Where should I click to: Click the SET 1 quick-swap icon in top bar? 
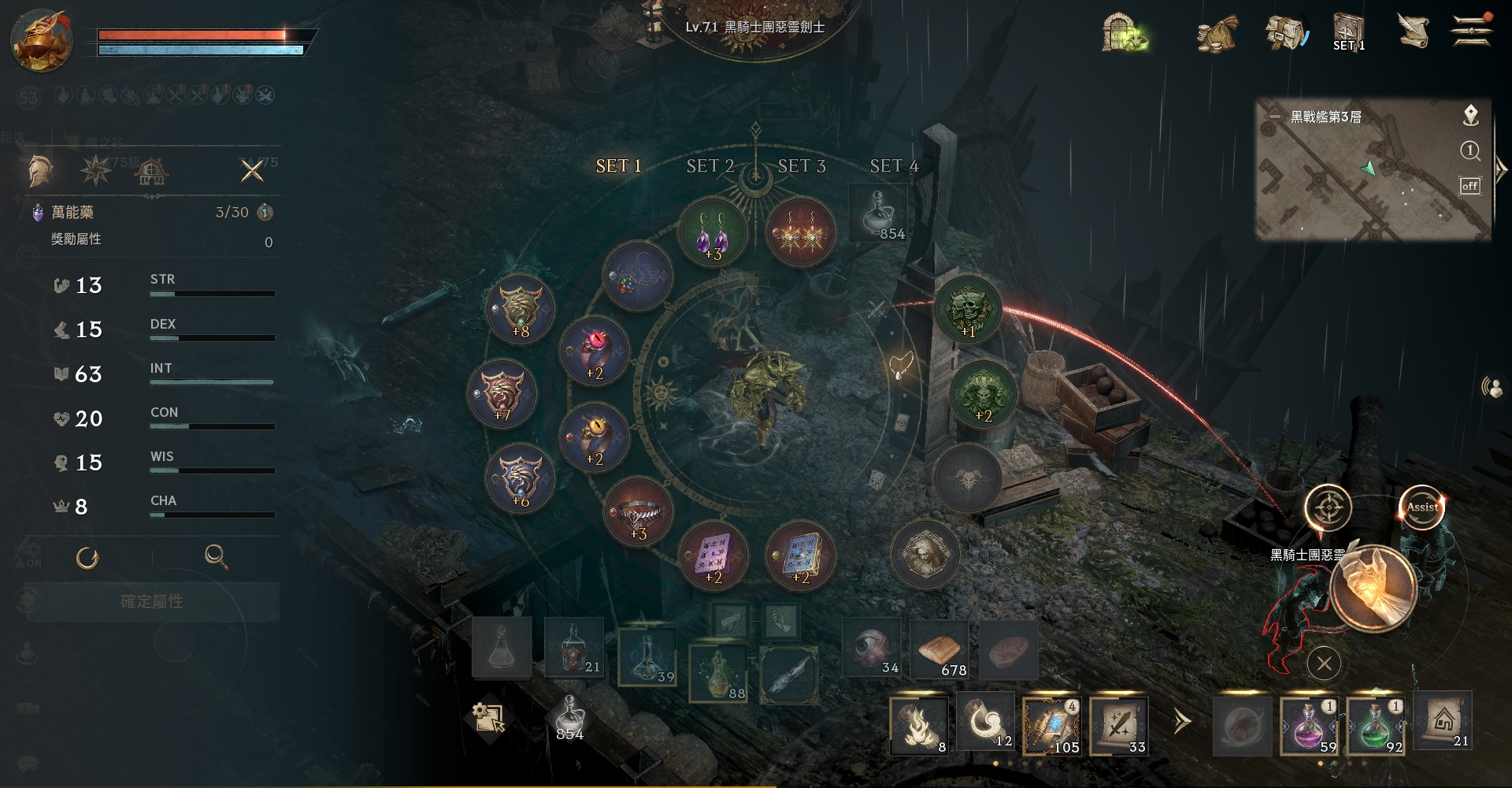click(1348, 33)
